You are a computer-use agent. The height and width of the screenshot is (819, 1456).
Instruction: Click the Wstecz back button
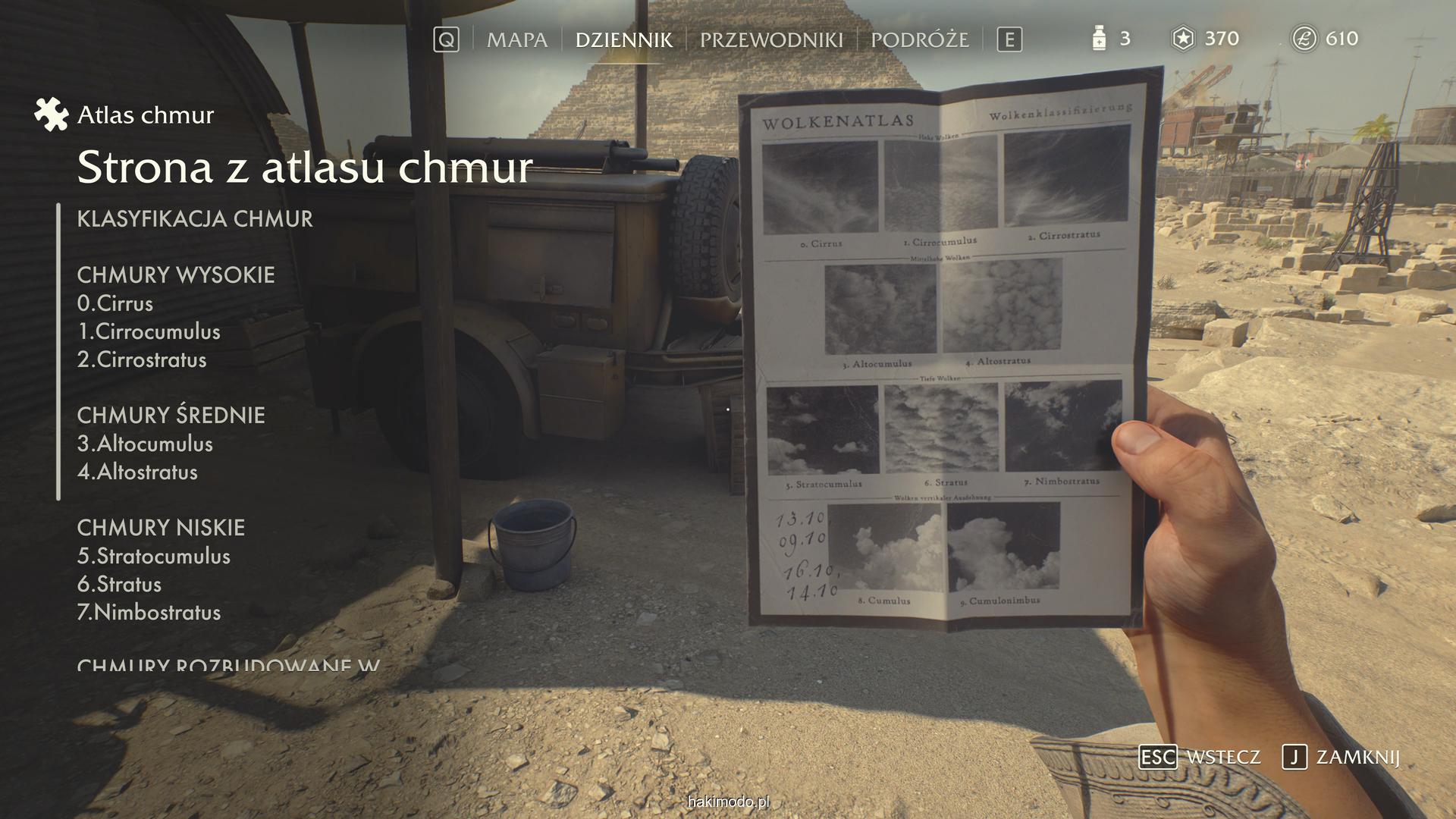pyautogui.click(x=1200, y=757)
